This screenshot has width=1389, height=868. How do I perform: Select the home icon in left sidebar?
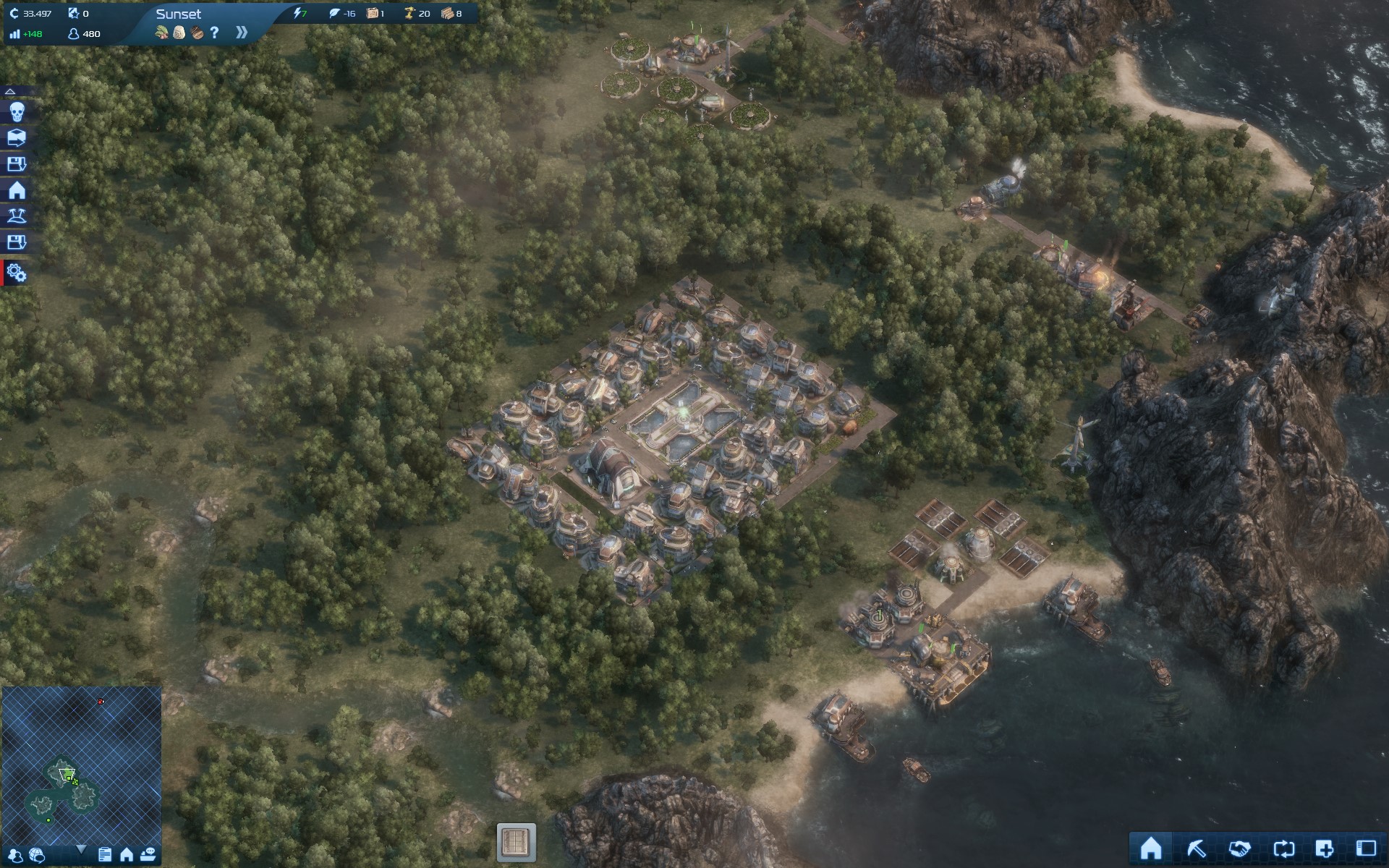point(17,190)
